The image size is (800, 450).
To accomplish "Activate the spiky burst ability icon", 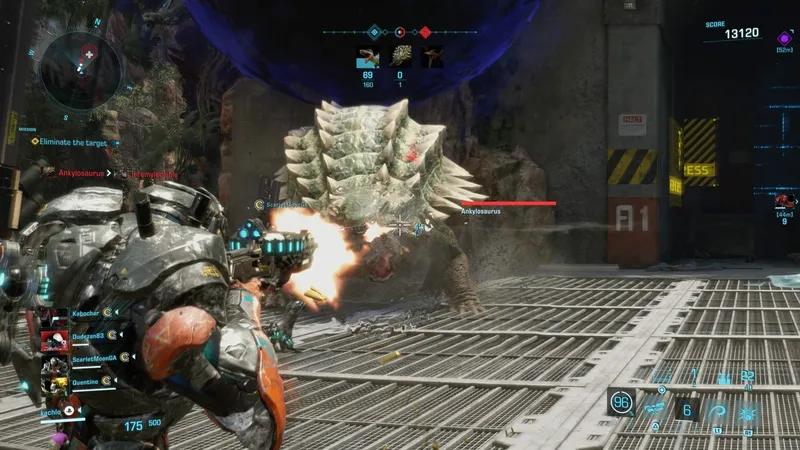I will coord(746,408).
